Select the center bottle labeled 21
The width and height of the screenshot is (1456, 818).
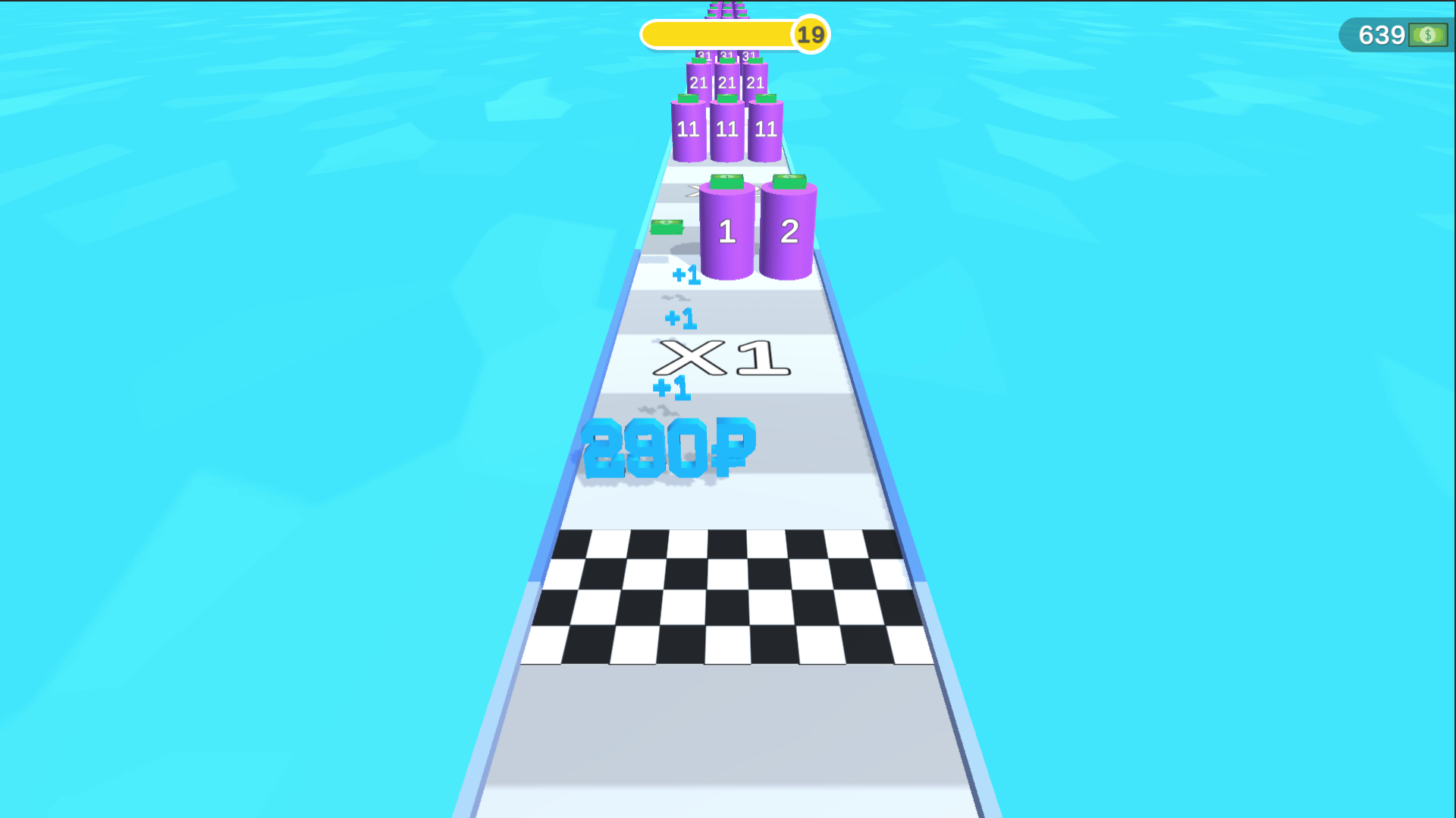click(x=726, y=83)
